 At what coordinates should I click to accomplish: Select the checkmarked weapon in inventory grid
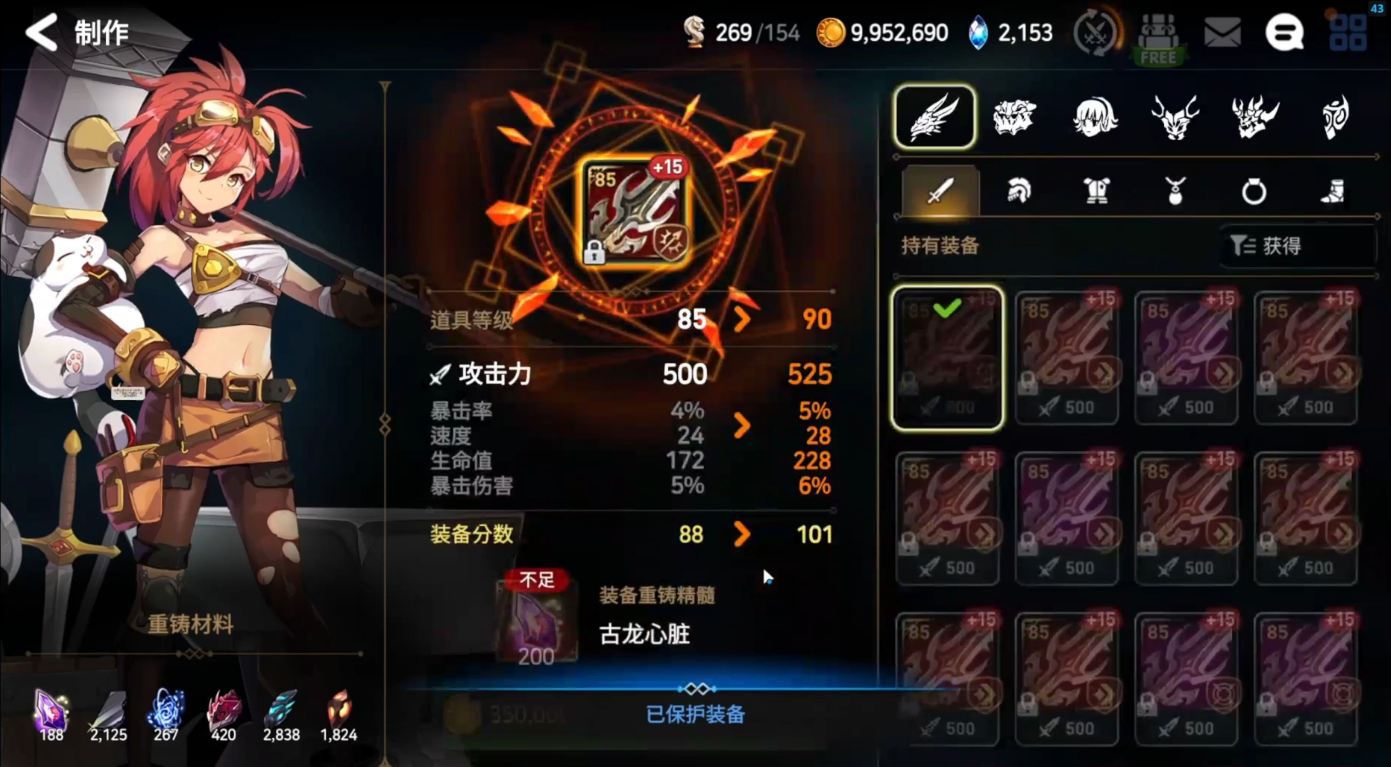947,357
